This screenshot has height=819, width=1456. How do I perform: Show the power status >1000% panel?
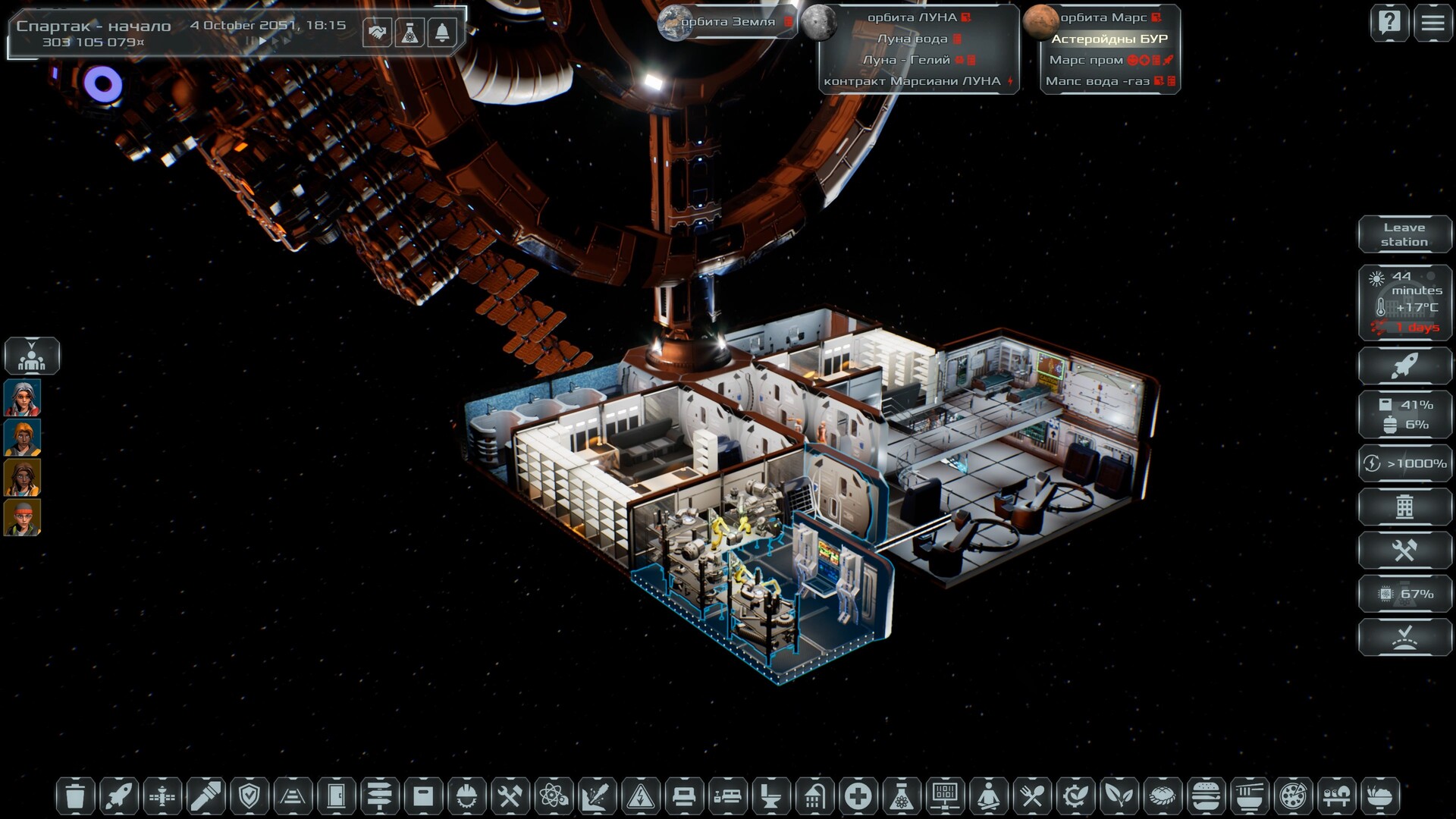pyautogui.click(x=1404, y=463)
